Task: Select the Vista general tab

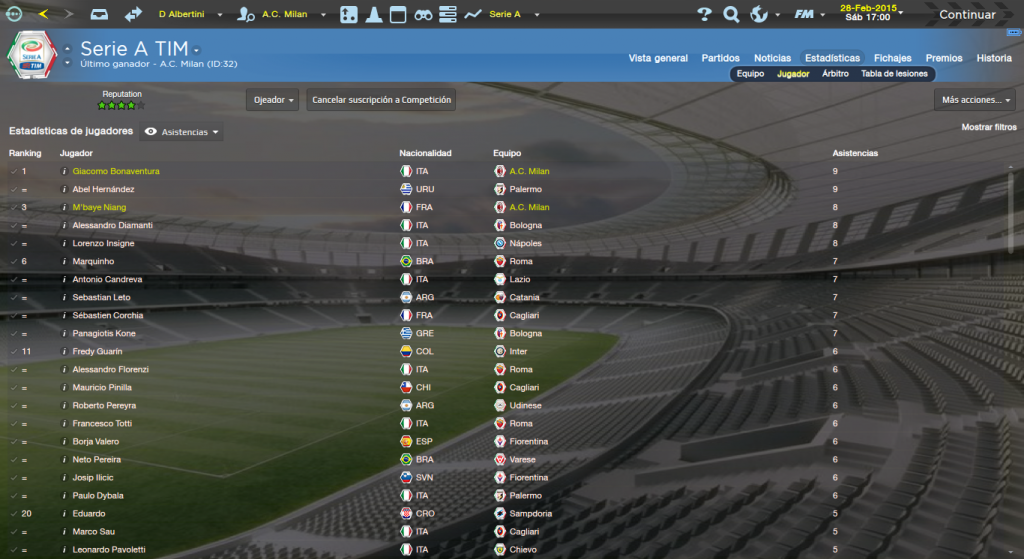Action: click(x=658, y=58)
